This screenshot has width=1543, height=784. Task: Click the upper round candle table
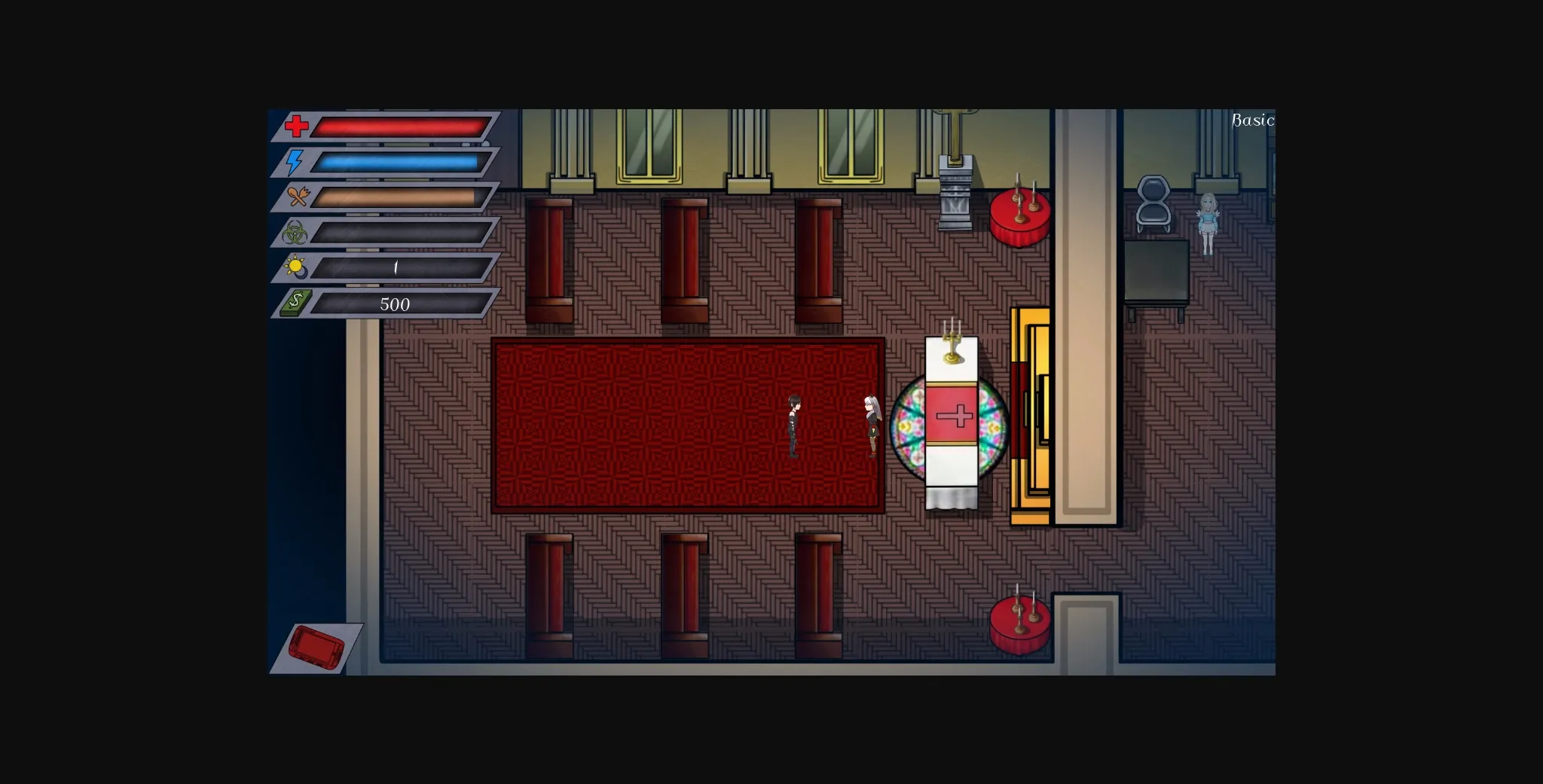[x=1021, y=217]
